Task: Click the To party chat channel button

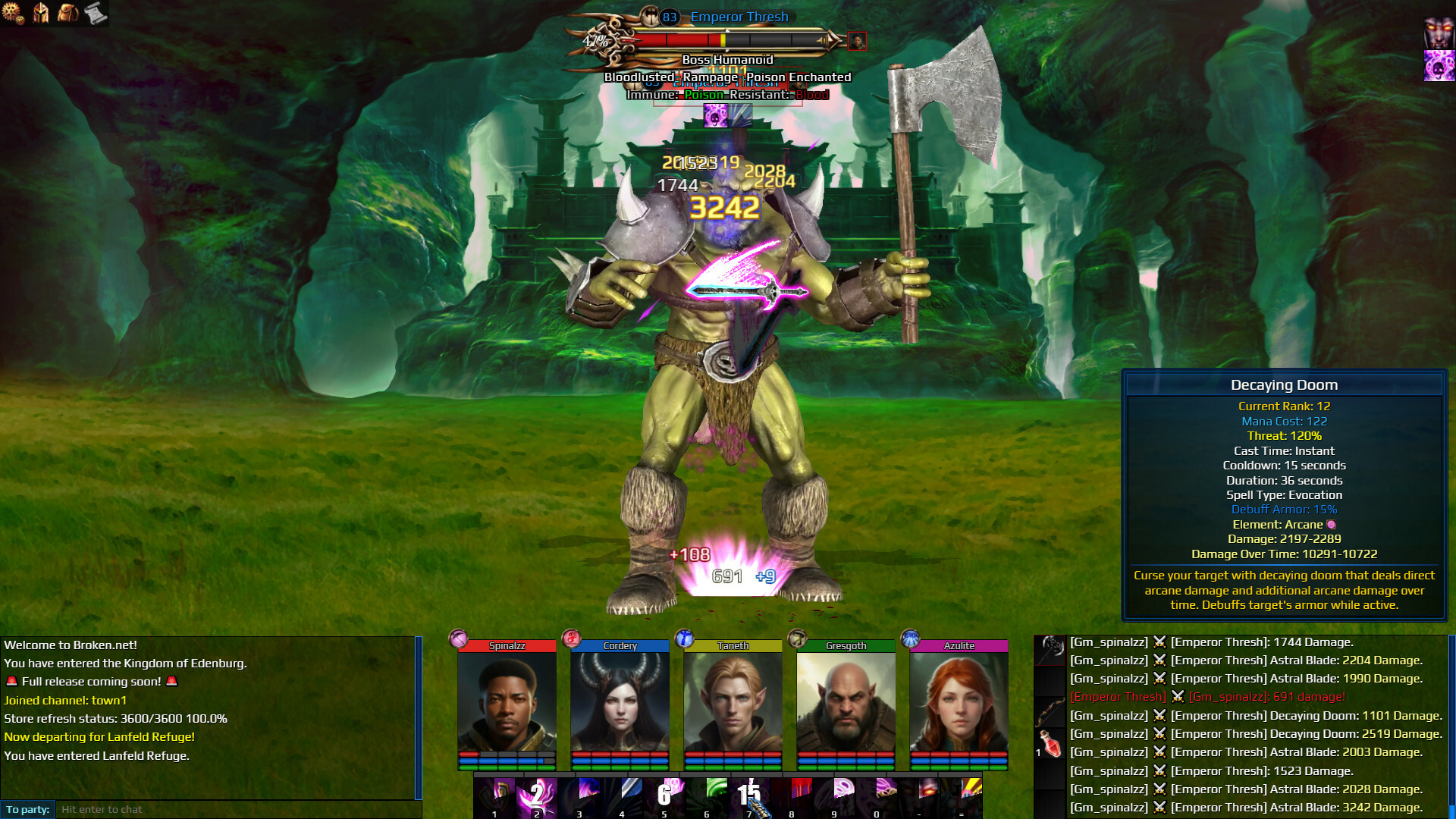Action: pos(27,808)
